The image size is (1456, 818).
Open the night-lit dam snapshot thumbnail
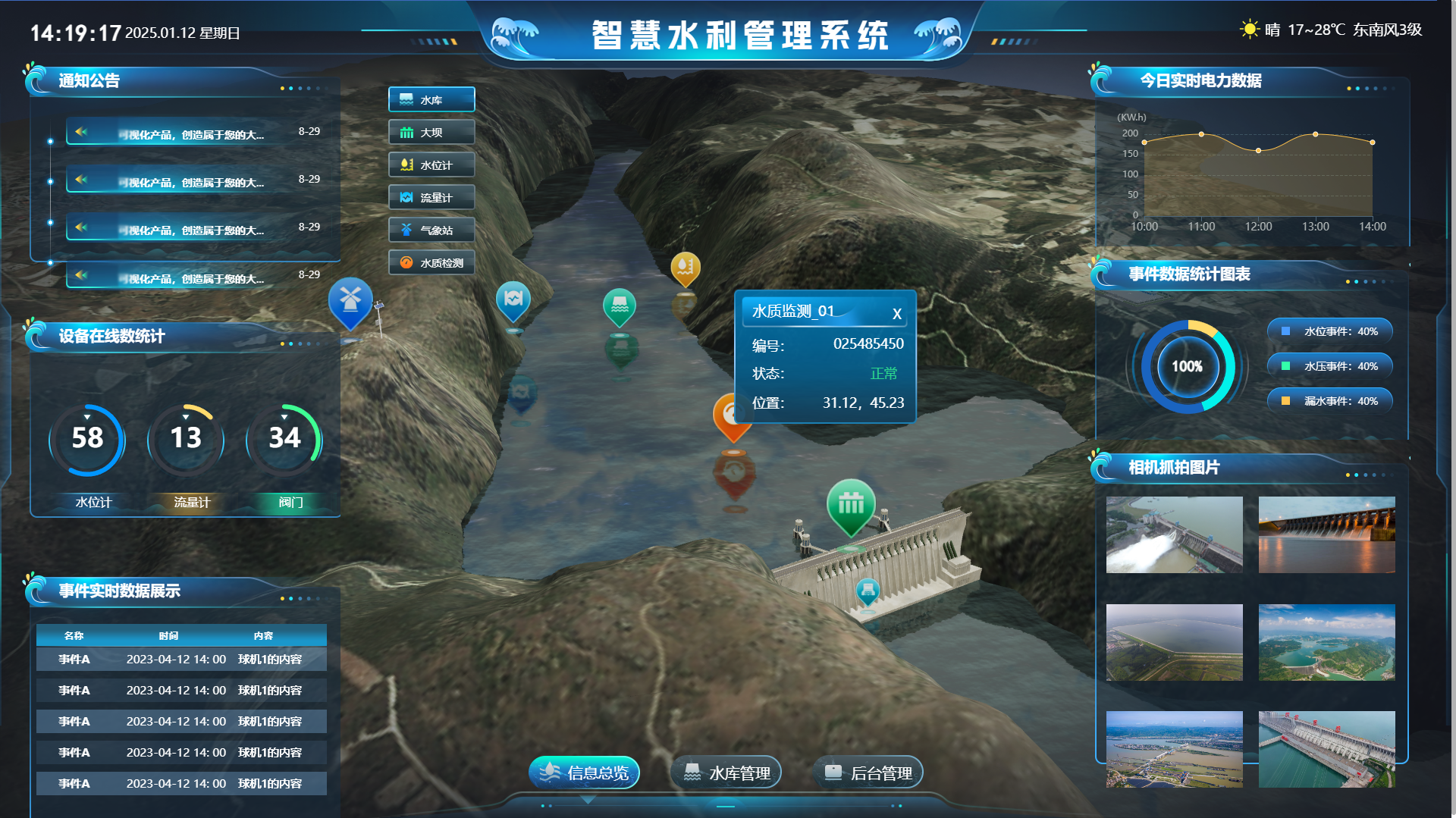click(1326, 534)
